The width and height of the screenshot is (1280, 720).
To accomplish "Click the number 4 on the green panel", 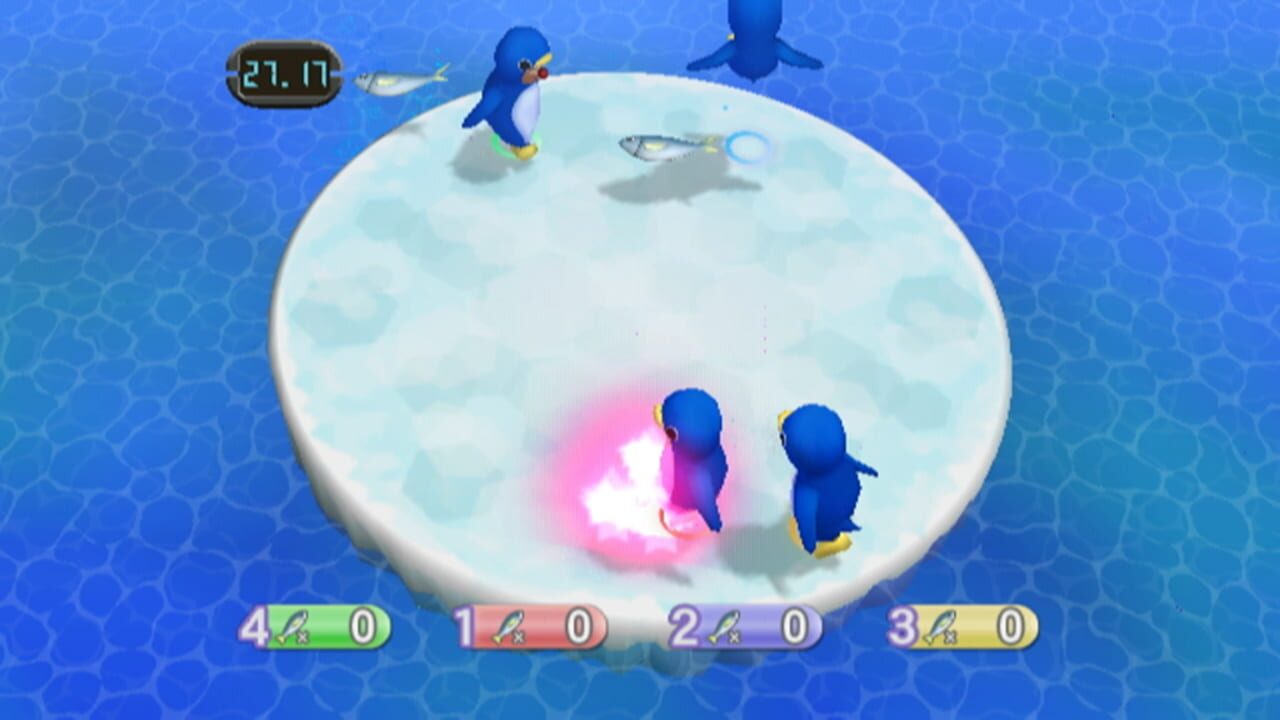I will click(x=258, y=628).
